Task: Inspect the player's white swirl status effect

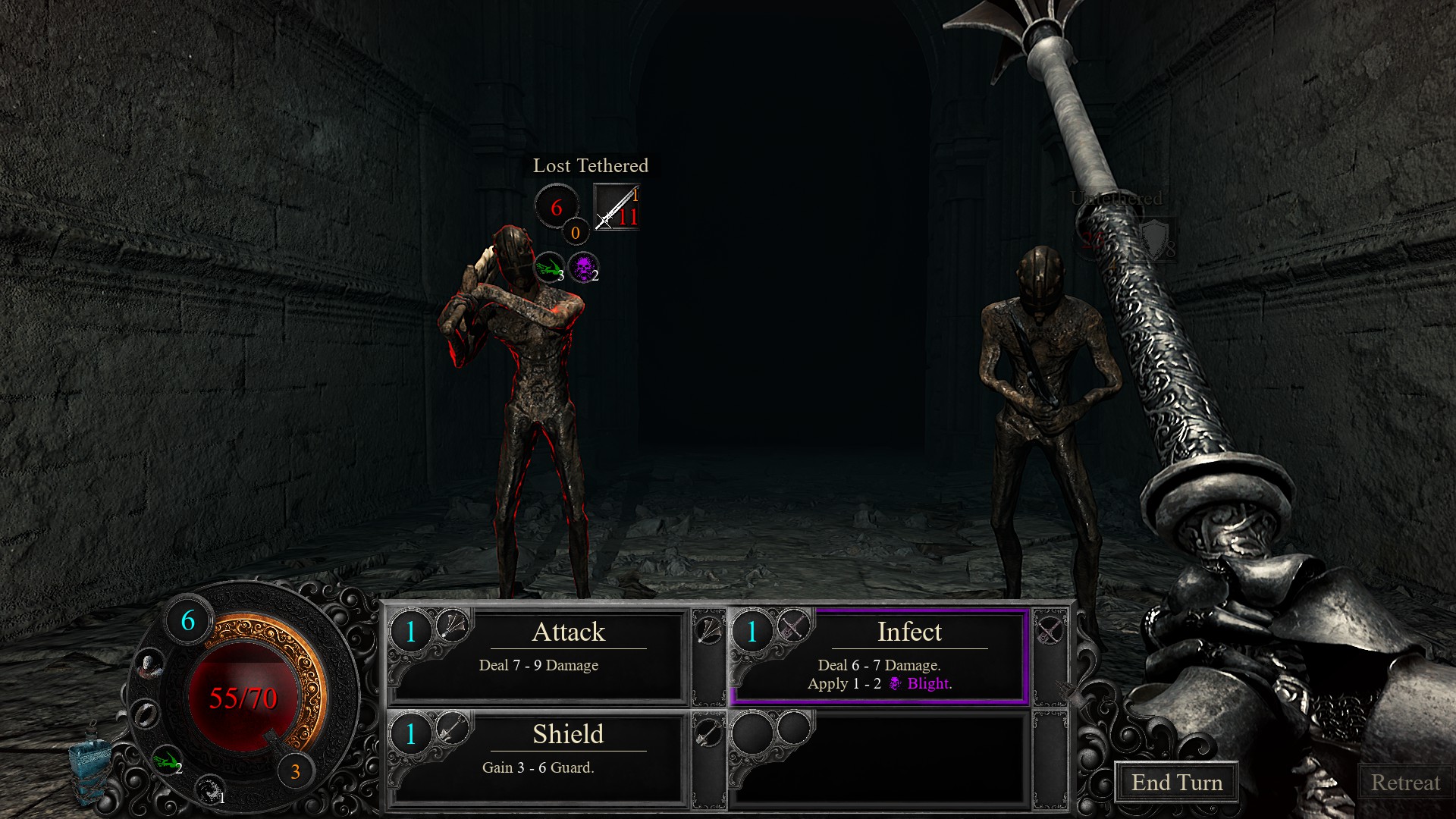Action: (209, 790)
